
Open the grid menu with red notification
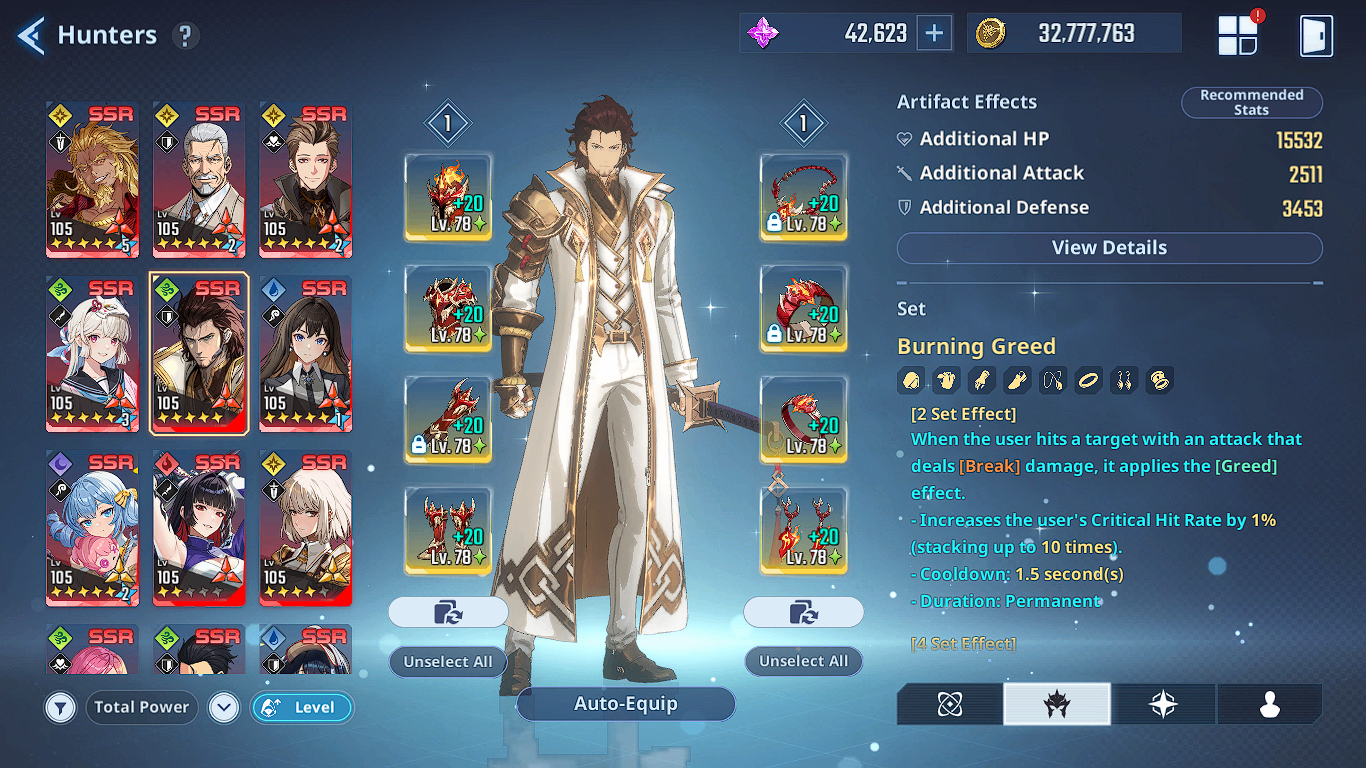click(x=1237, y=35)
